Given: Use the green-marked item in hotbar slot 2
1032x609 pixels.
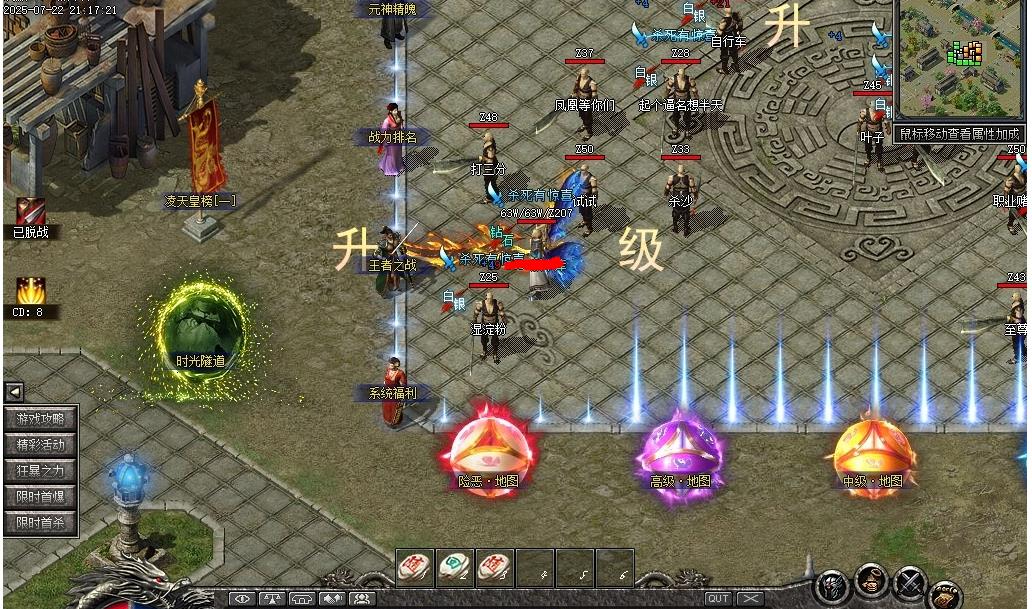Looking at the screenshot, I should (x=455, y=567).
